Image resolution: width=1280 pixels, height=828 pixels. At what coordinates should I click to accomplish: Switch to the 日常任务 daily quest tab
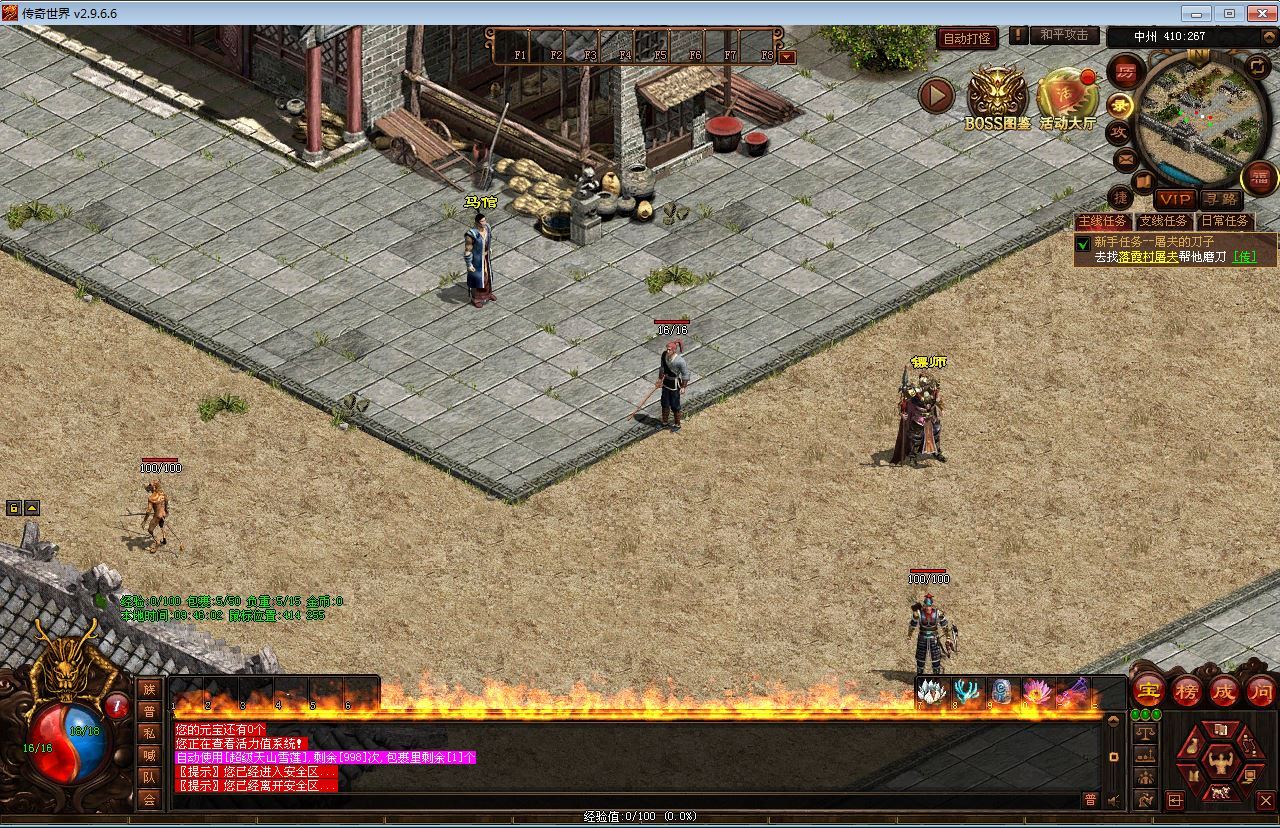click(x=1225, y=221)
